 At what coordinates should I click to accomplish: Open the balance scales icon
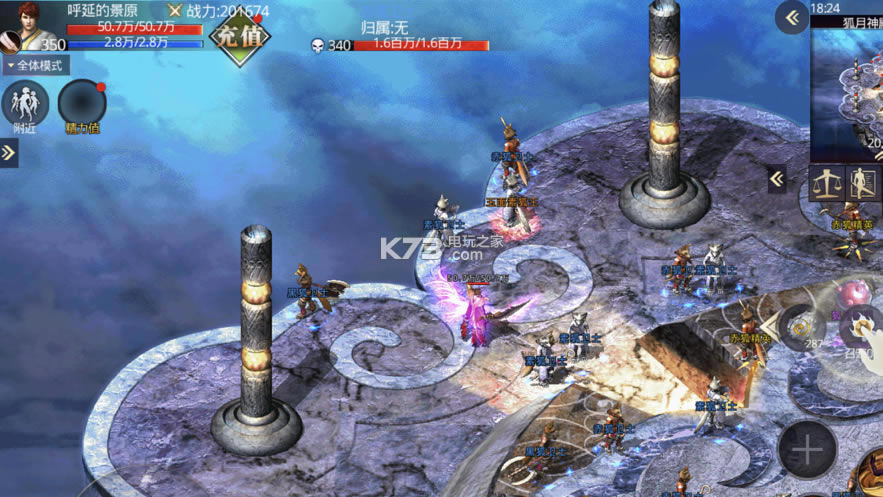pyautogui.click(x=827, y=184)
